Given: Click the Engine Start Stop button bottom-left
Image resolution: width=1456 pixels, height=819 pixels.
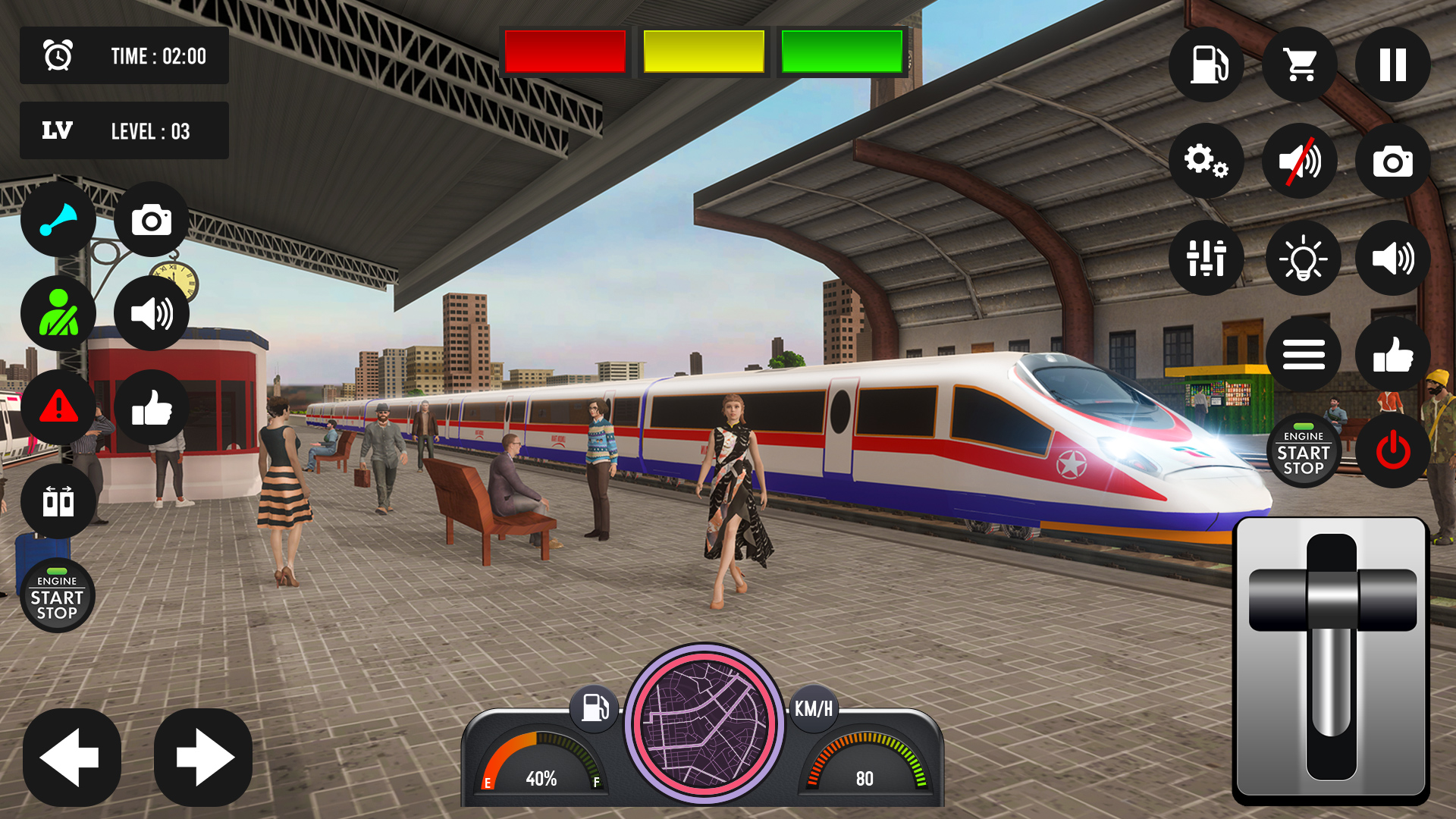Looking at the screenshot, I should (x=58, y=596).
